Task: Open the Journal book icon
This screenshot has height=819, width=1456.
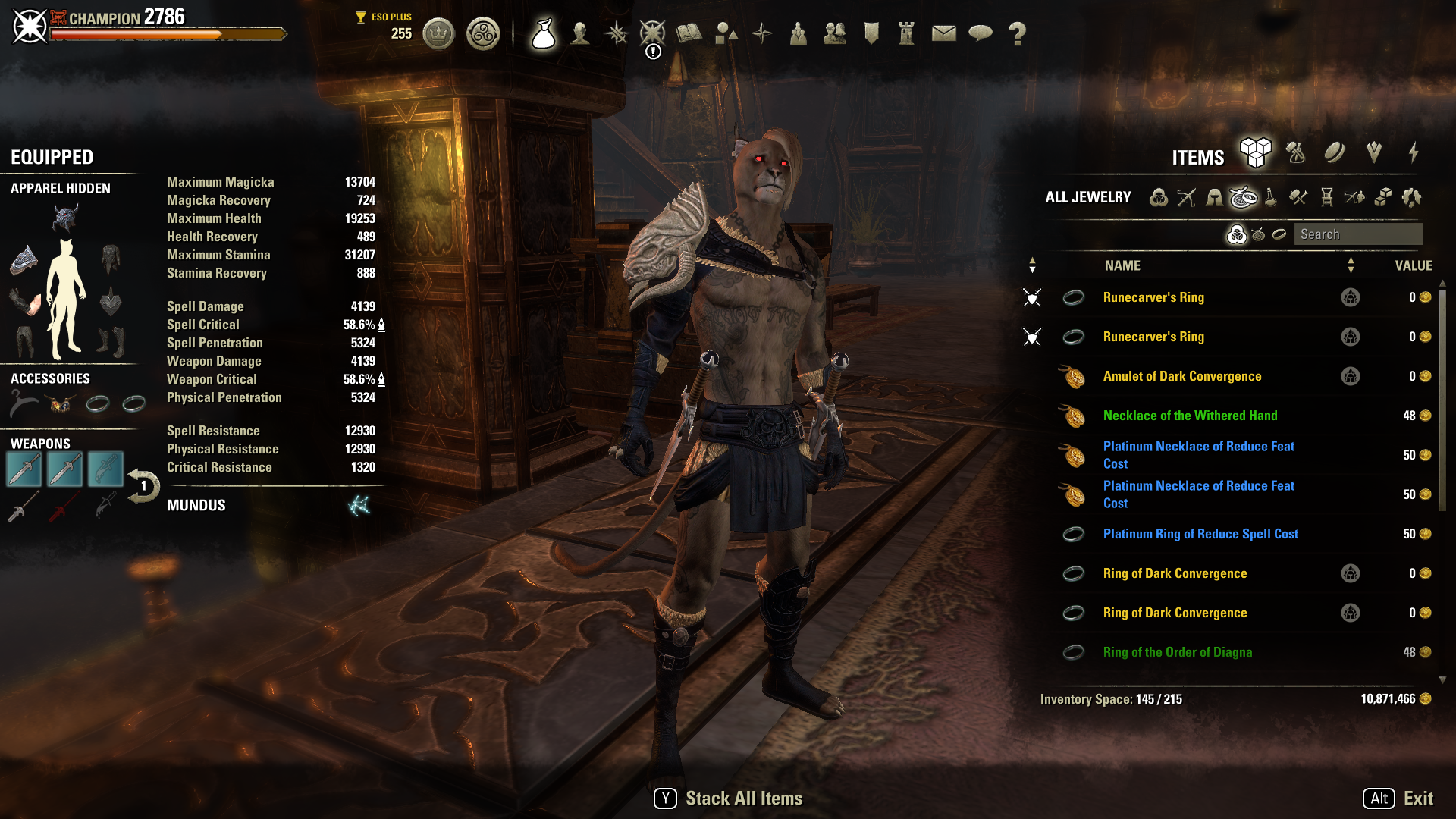Action: 689,33
